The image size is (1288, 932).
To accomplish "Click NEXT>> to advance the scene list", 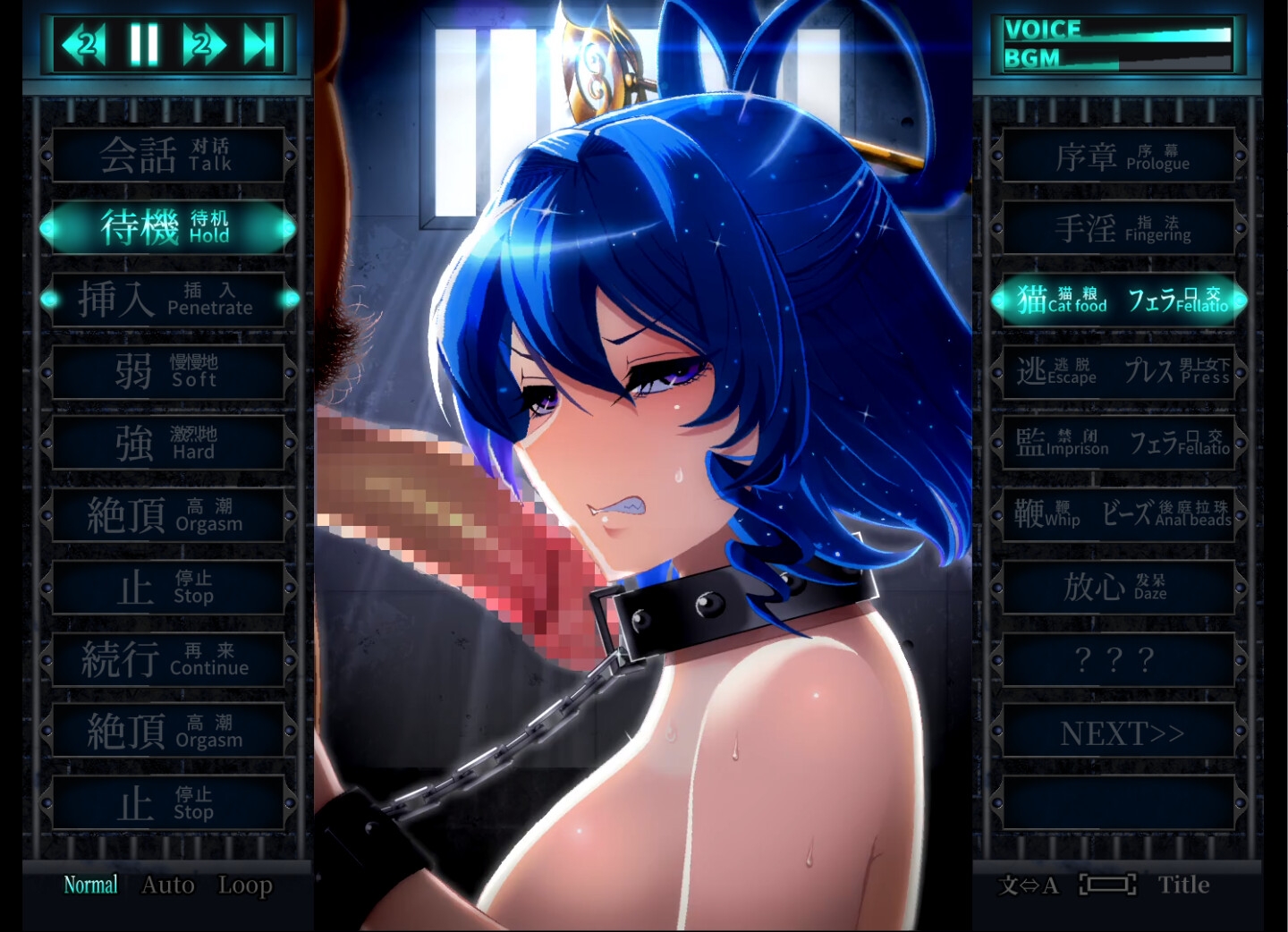I will (x=1119, y=732).
